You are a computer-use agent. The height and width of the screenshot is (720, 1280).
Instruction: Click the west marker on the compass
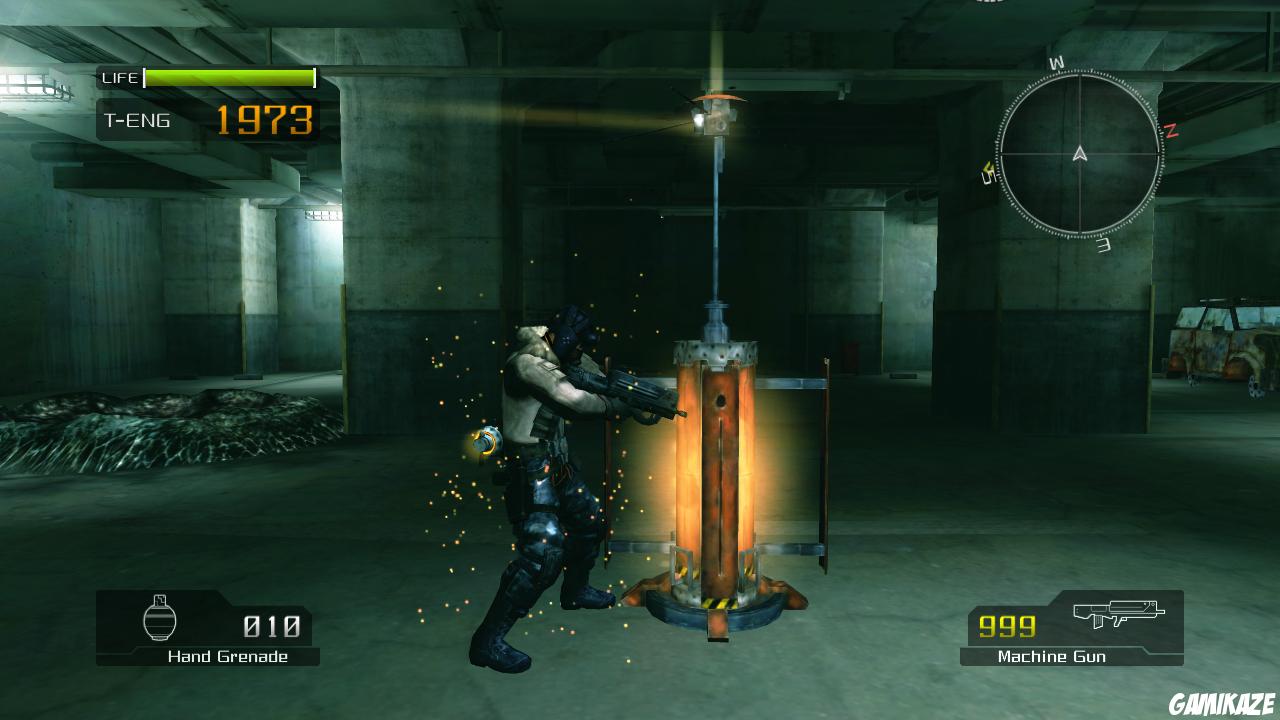(x=1056, y=62)
